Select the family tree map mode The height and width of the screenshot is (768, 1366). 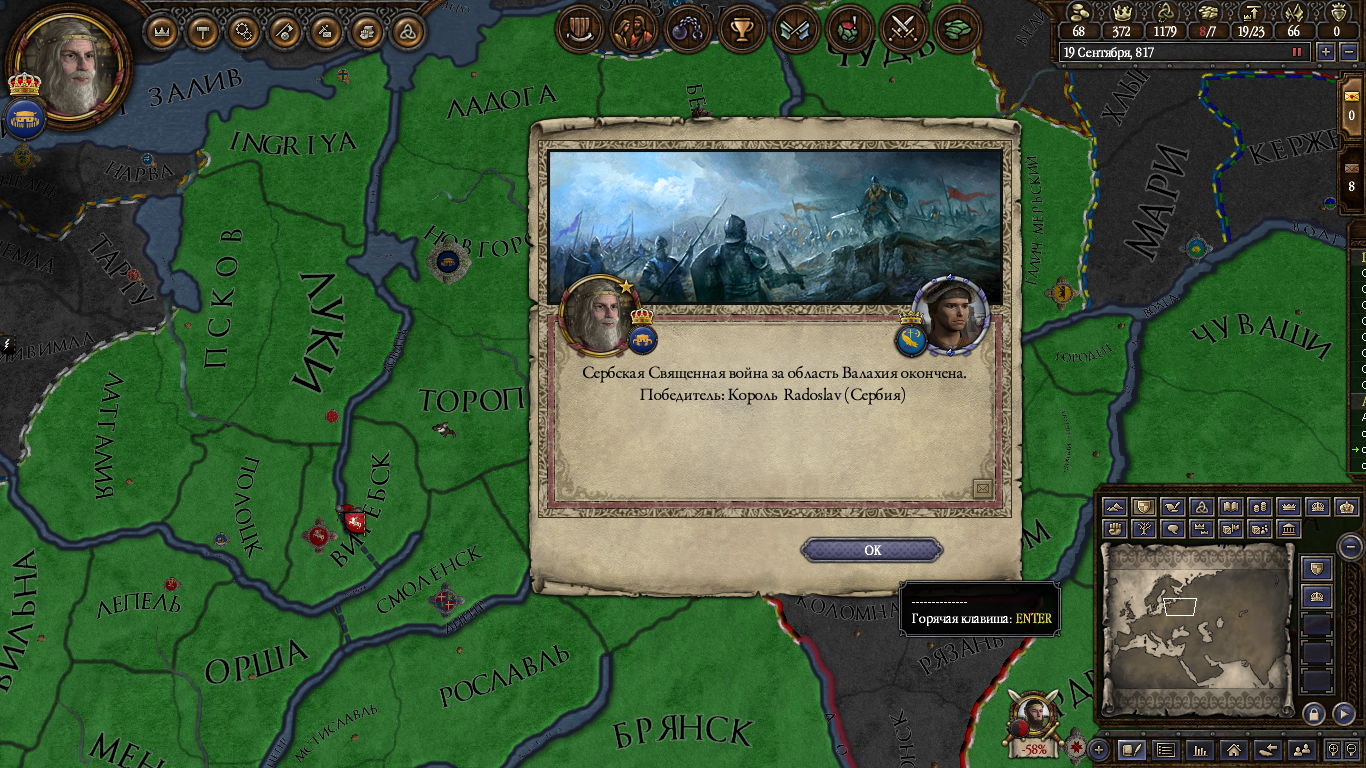pyautogui.click(x=1142, y=529)
